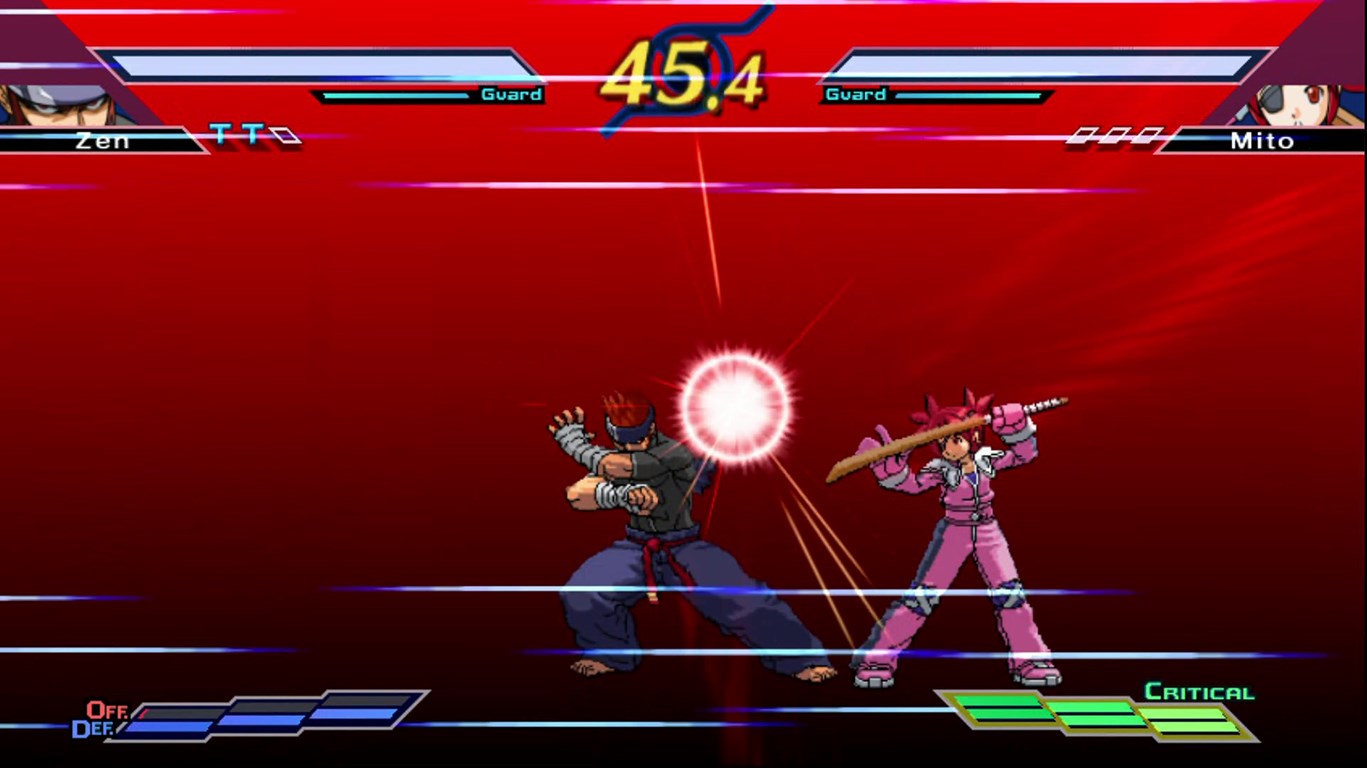1367x768 pixels.
Task: Toggle Zen's Guard meter
Action: [x=430, y=95]
